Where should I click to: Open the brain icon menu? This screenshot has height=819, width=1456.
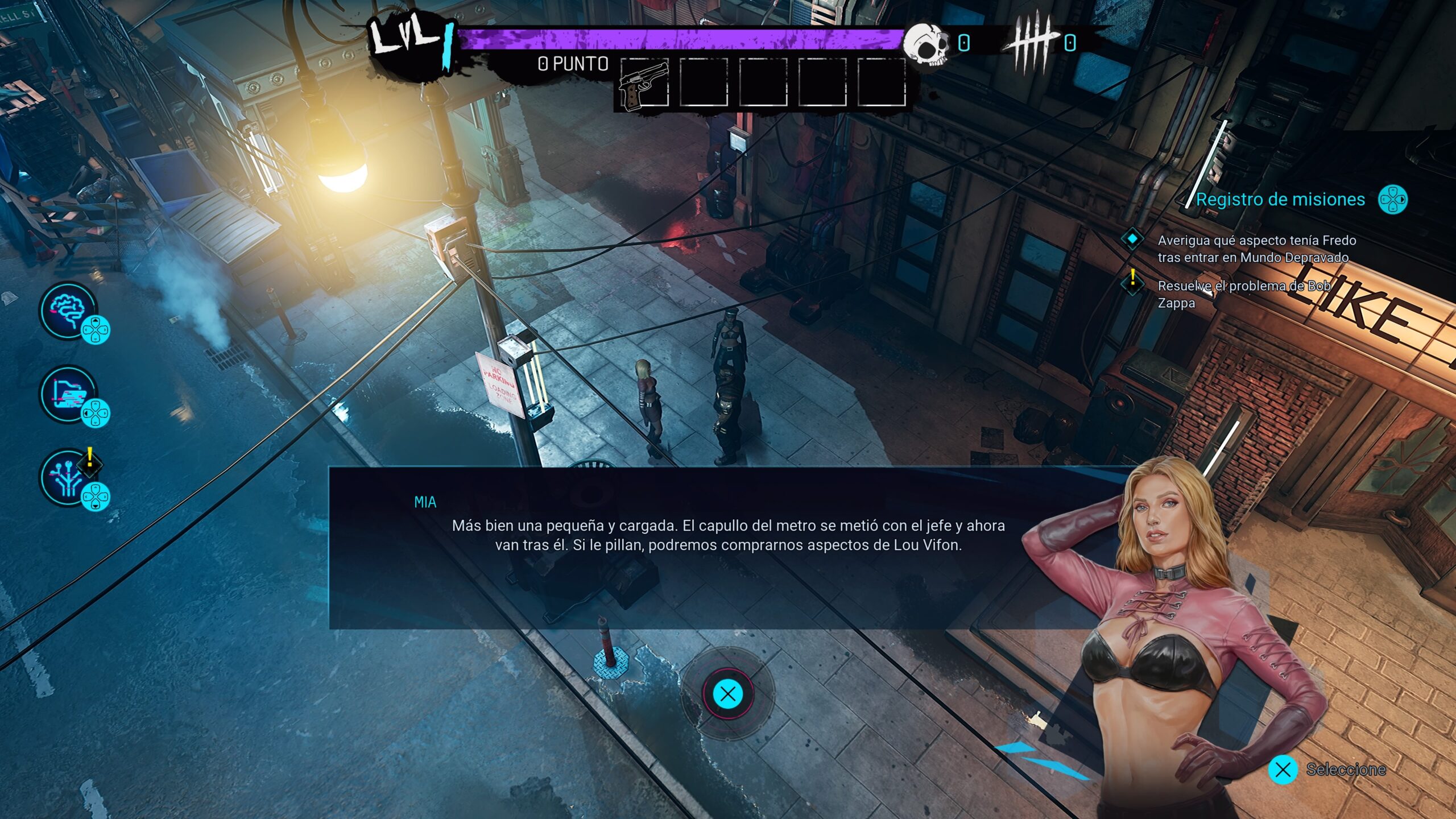coord(68,311)
